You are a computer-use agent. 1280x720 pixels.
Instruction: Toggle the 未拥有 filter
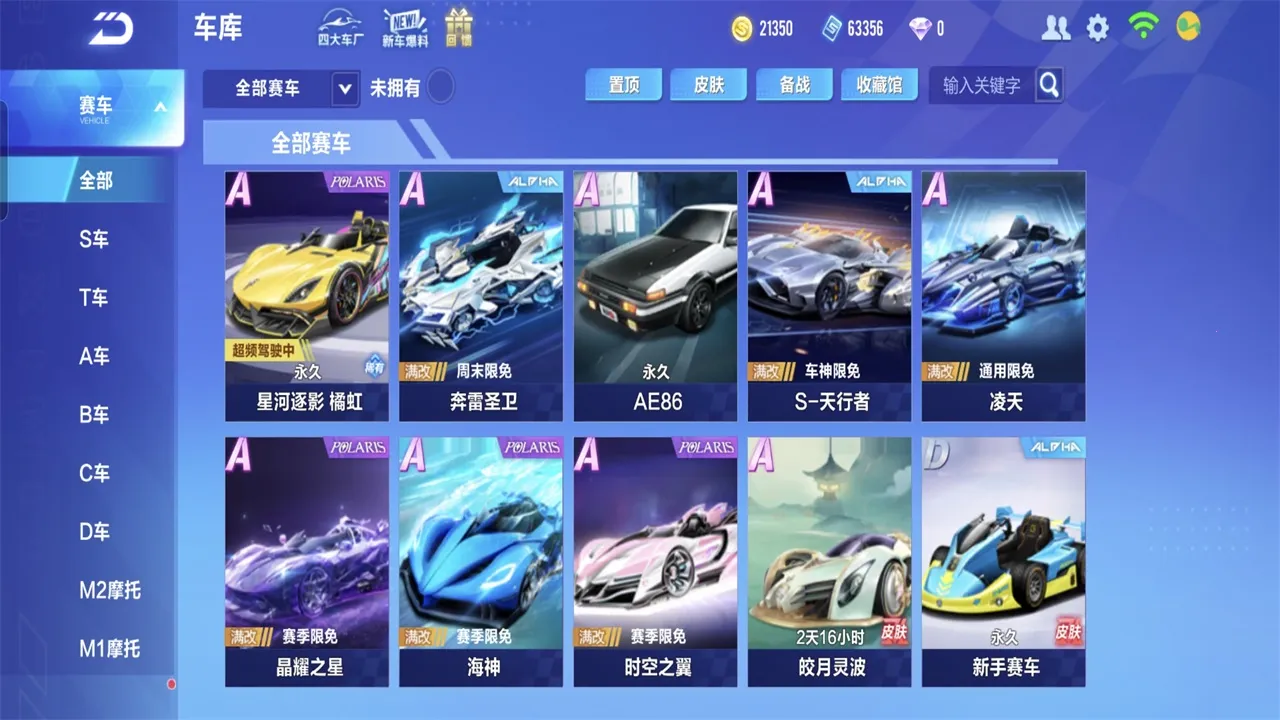(x=440, y=88)
